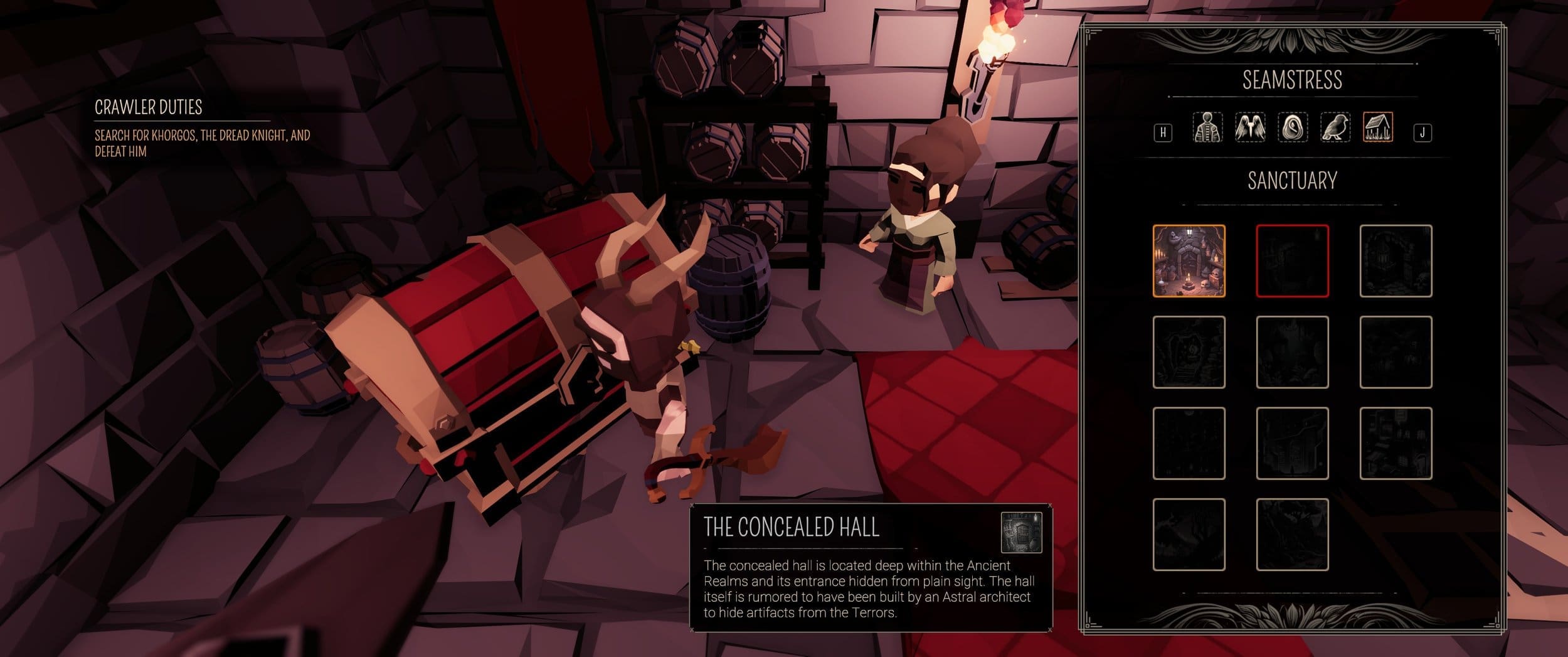Screen dimensions: 1568x657
Task: Select the hooded cloak category tab
Action: [x=1293, y=127]
